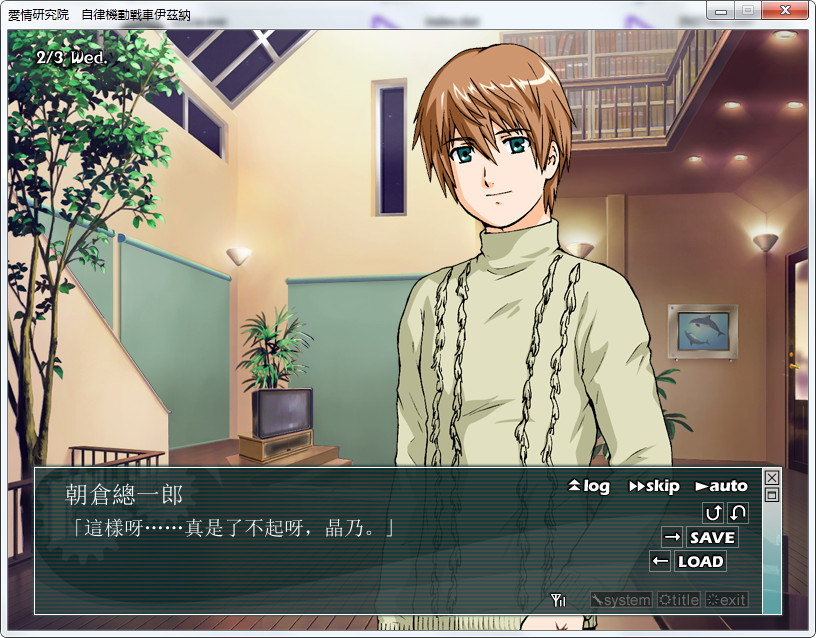Close the game window
816x638 pixels.
pyautogui.click(x=785, y=10)
